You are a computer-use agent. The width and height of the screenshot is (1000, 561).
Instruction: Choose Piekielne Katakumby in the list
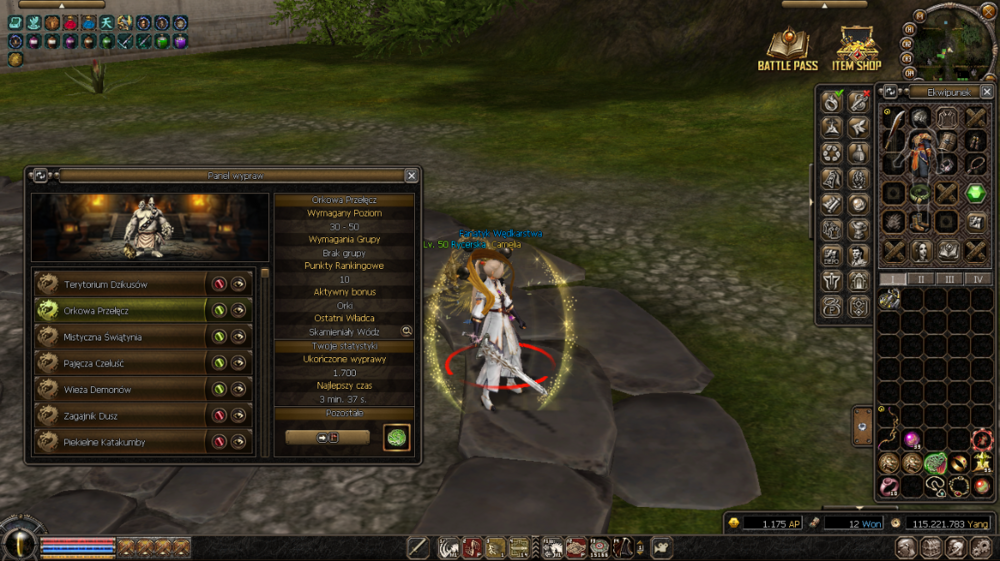(120, 441)
